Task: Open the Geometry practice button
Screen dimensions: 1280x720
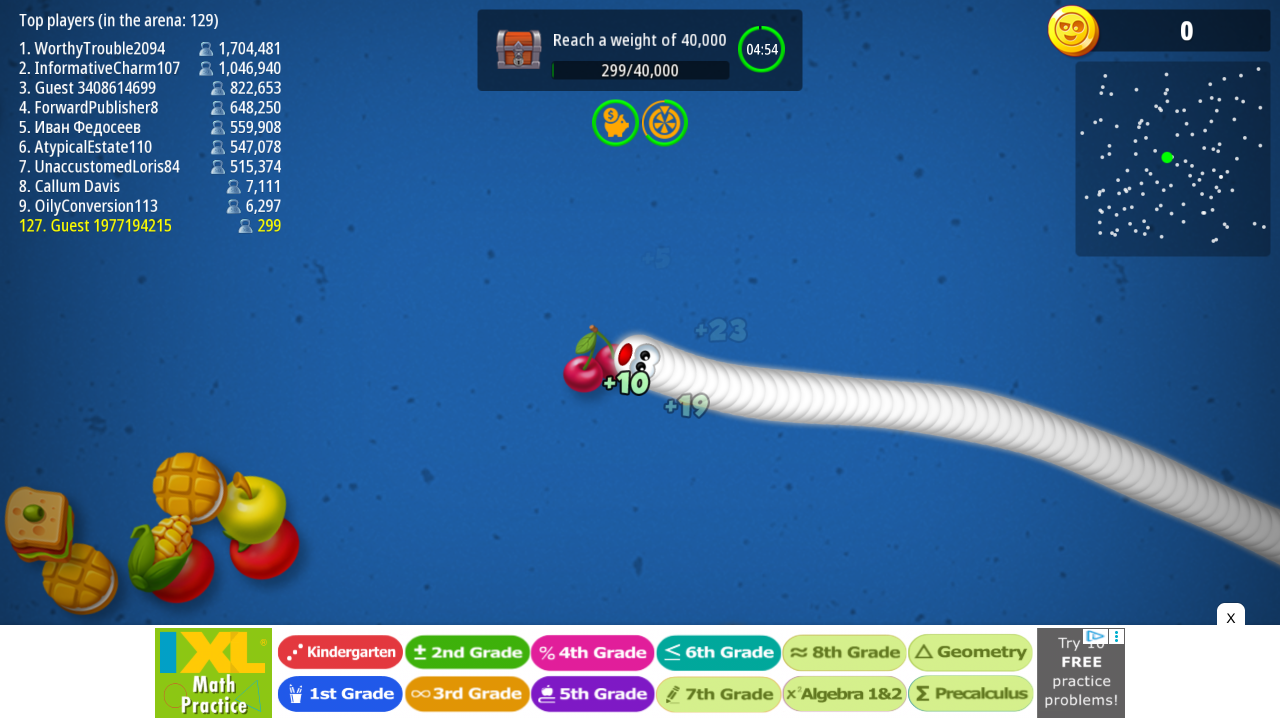Action: (970, 651)
